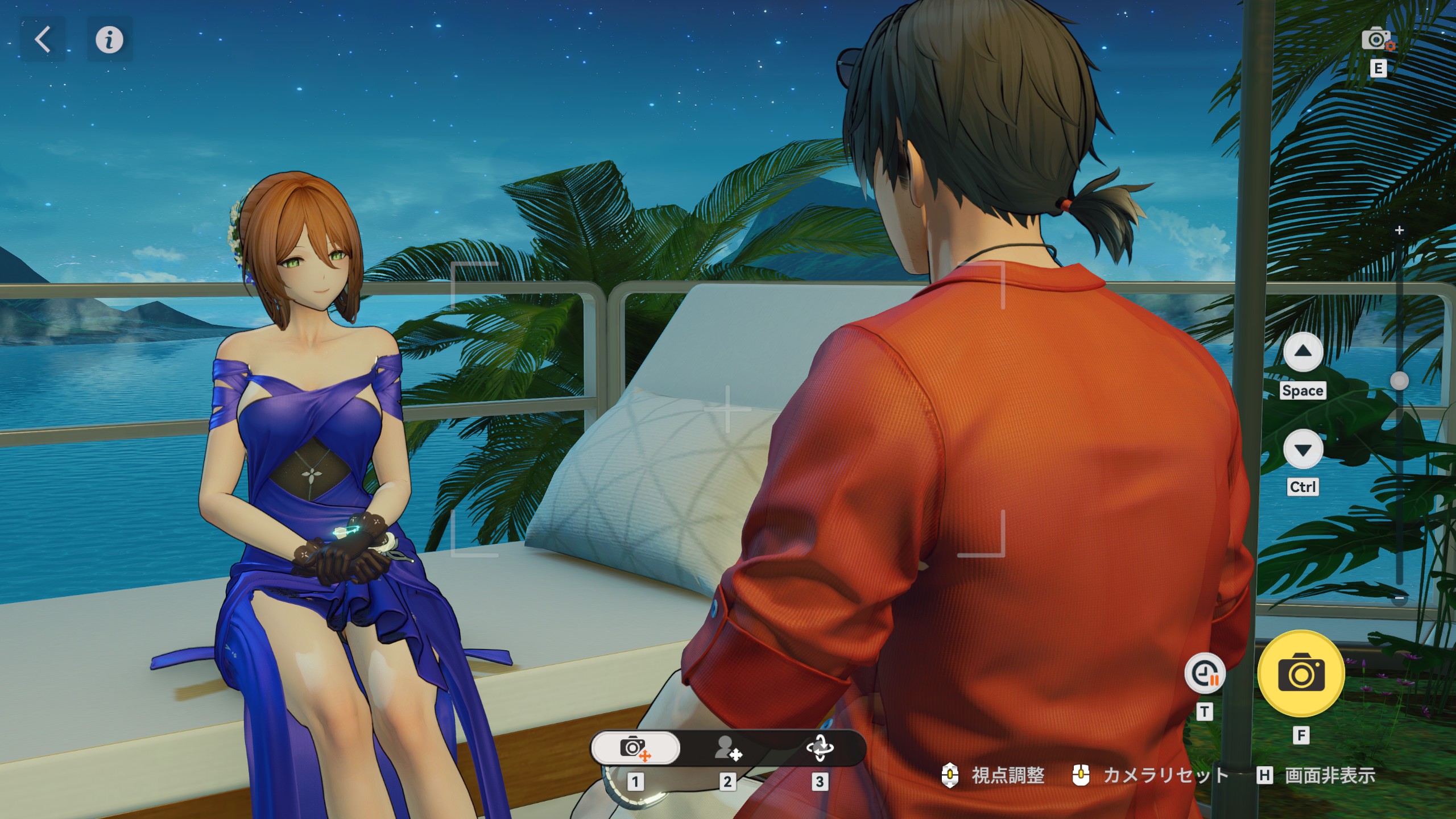The width and height of the screenshot is (1456, 819).
Task: Click the zoom slider handle
Action: tap(1399, 381)
